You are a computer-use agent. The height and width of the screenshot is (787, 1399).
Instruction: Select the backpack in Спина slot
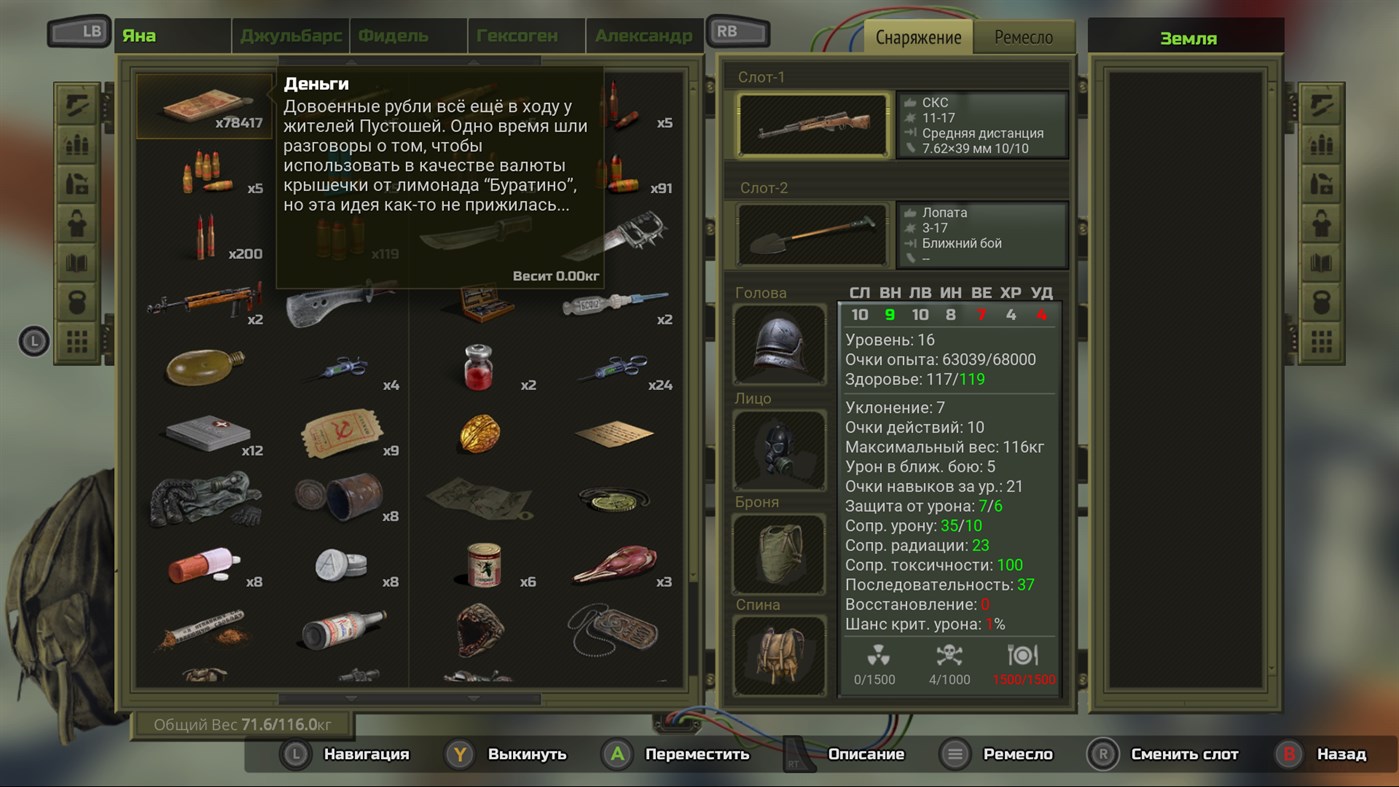point(780,656)
